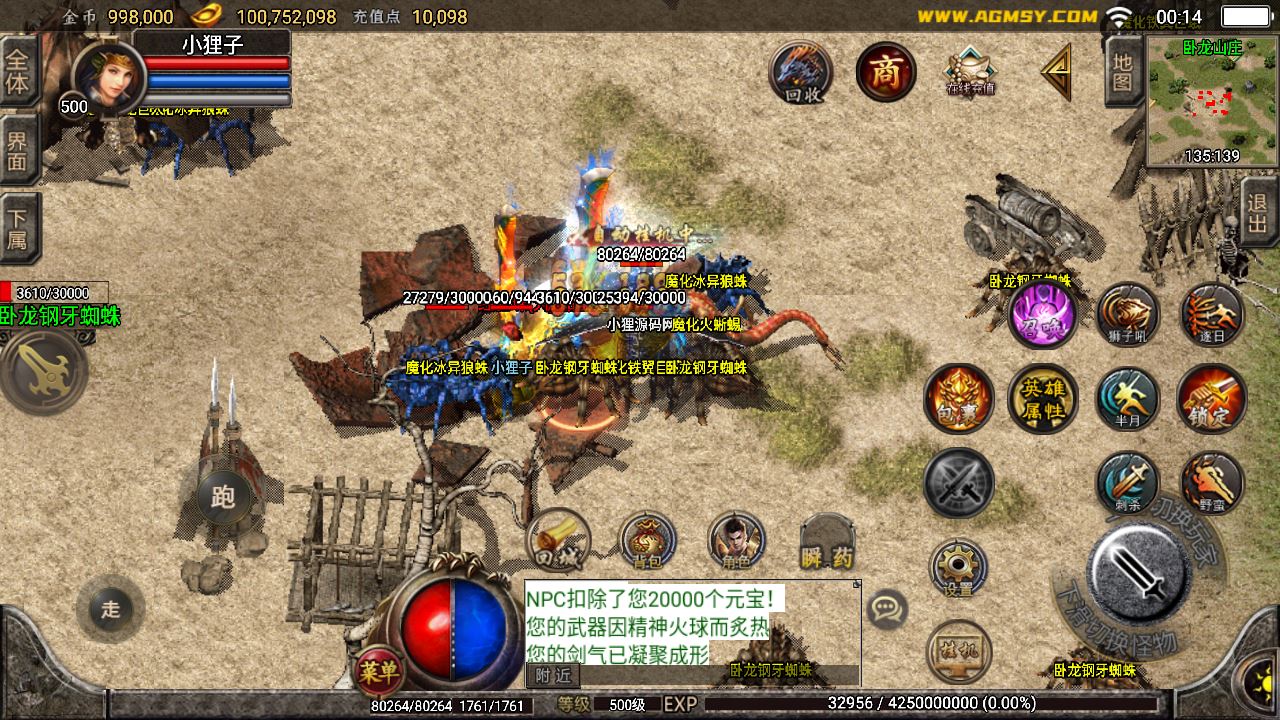
Task: Open the 设置 gear settings
Action: coord(958,568)
